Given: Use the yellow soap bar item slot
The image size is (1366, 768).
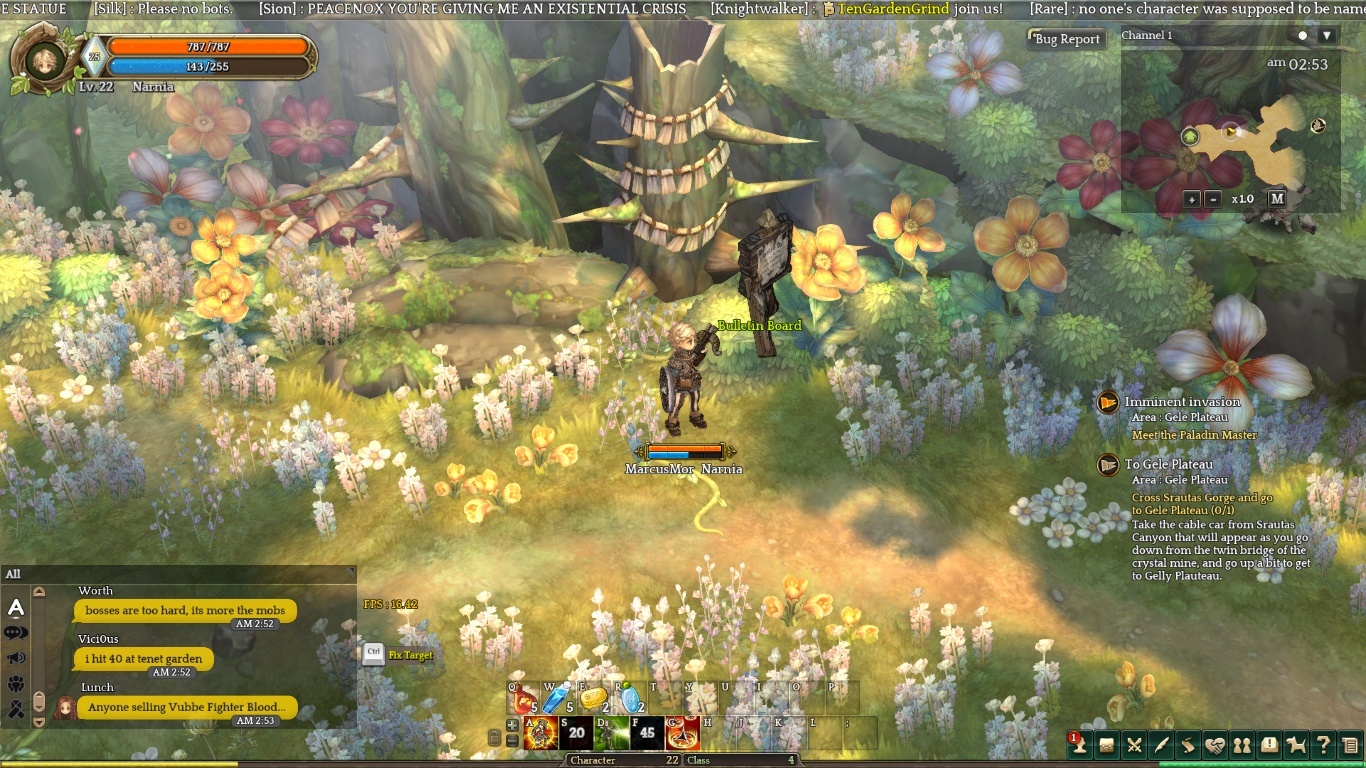Looking at the screenshot, I should pyautogui.click(x=594, y=697).
